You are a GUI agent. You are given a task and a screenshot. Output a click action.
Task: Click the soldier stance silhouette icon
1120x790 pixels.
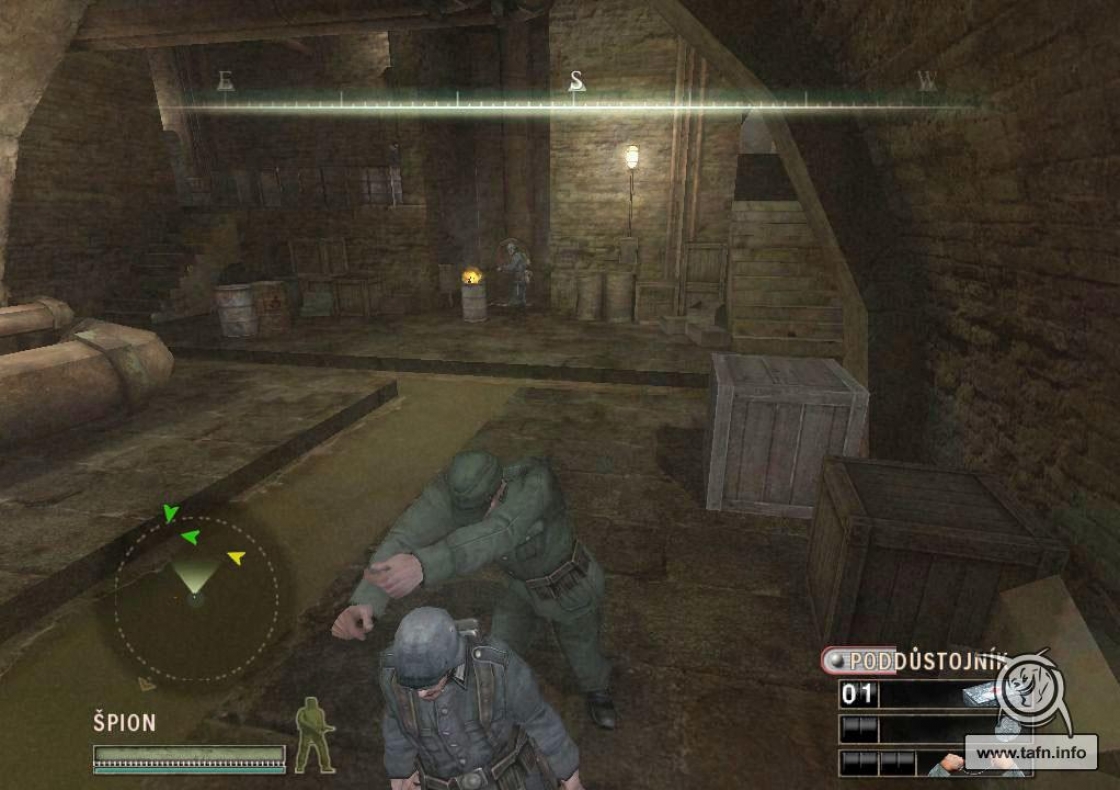pos(314,734)
